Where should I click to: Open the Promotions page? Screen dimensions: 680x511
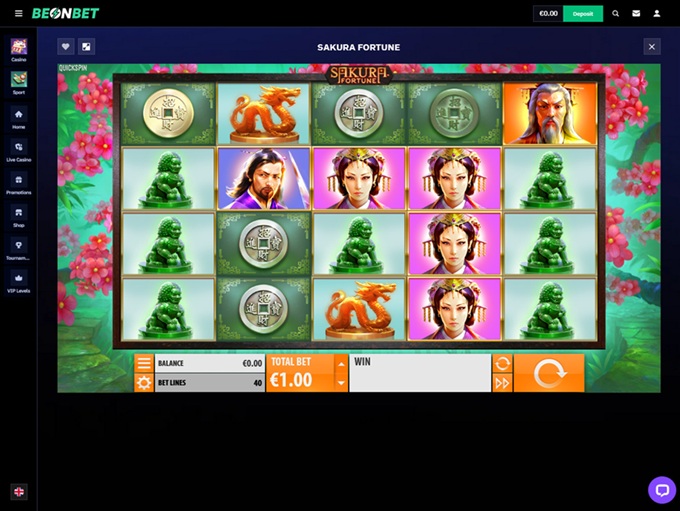[x=19, y=182]
